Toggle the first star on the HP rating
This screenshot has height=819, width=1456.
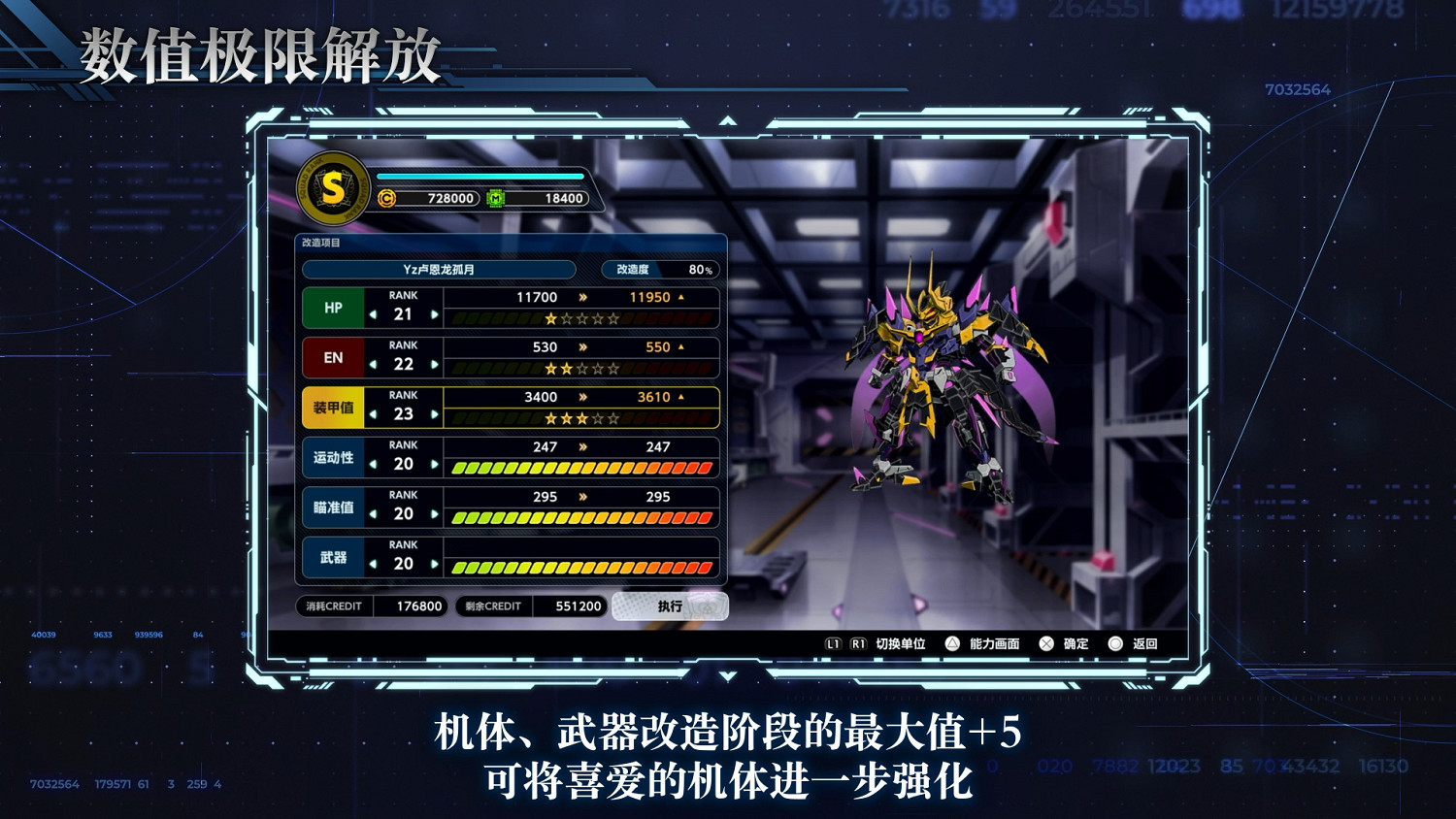coord(550,318)
